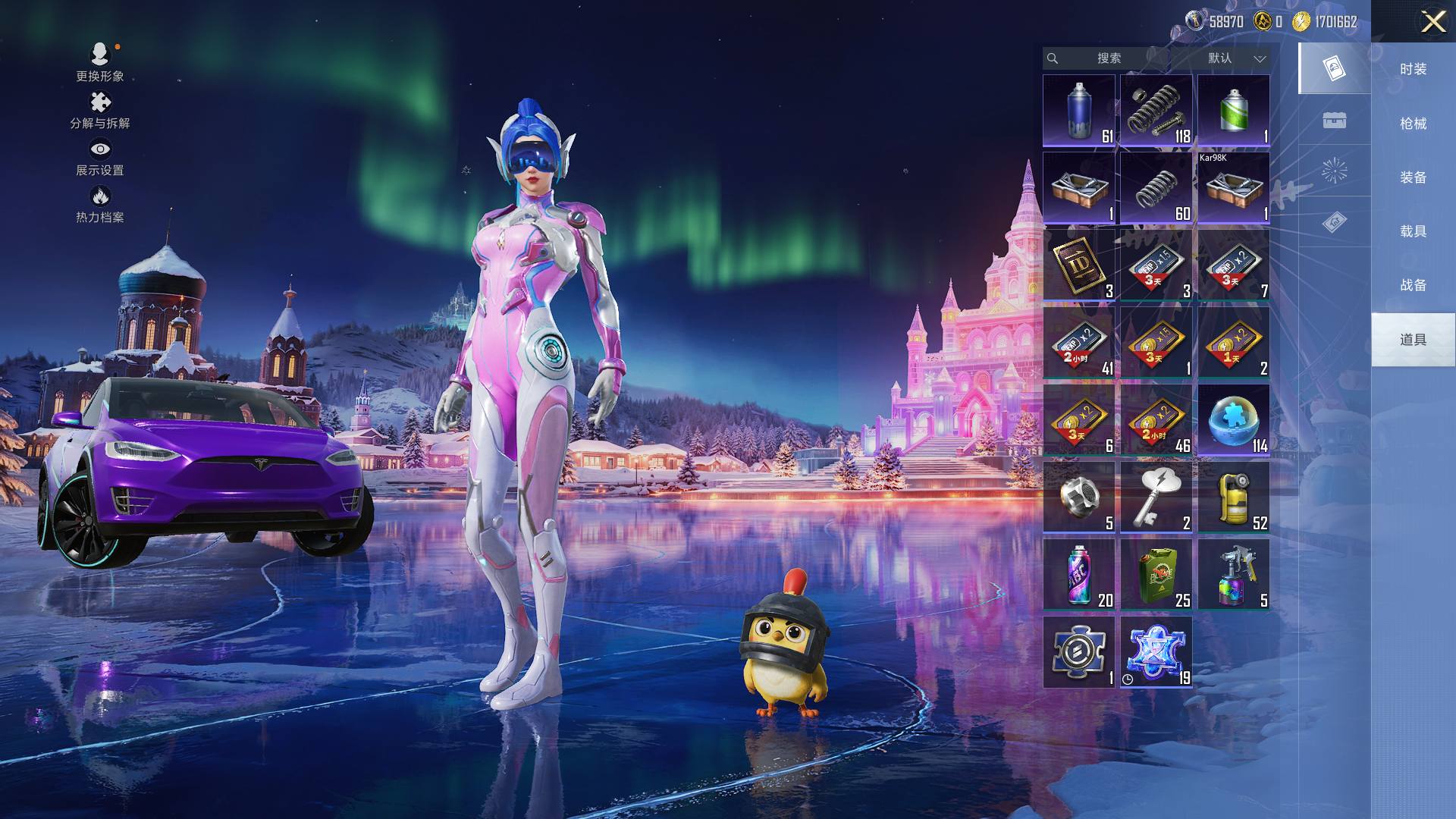
Task: Open 更换形象 avatar change
Action: point(99,62)
